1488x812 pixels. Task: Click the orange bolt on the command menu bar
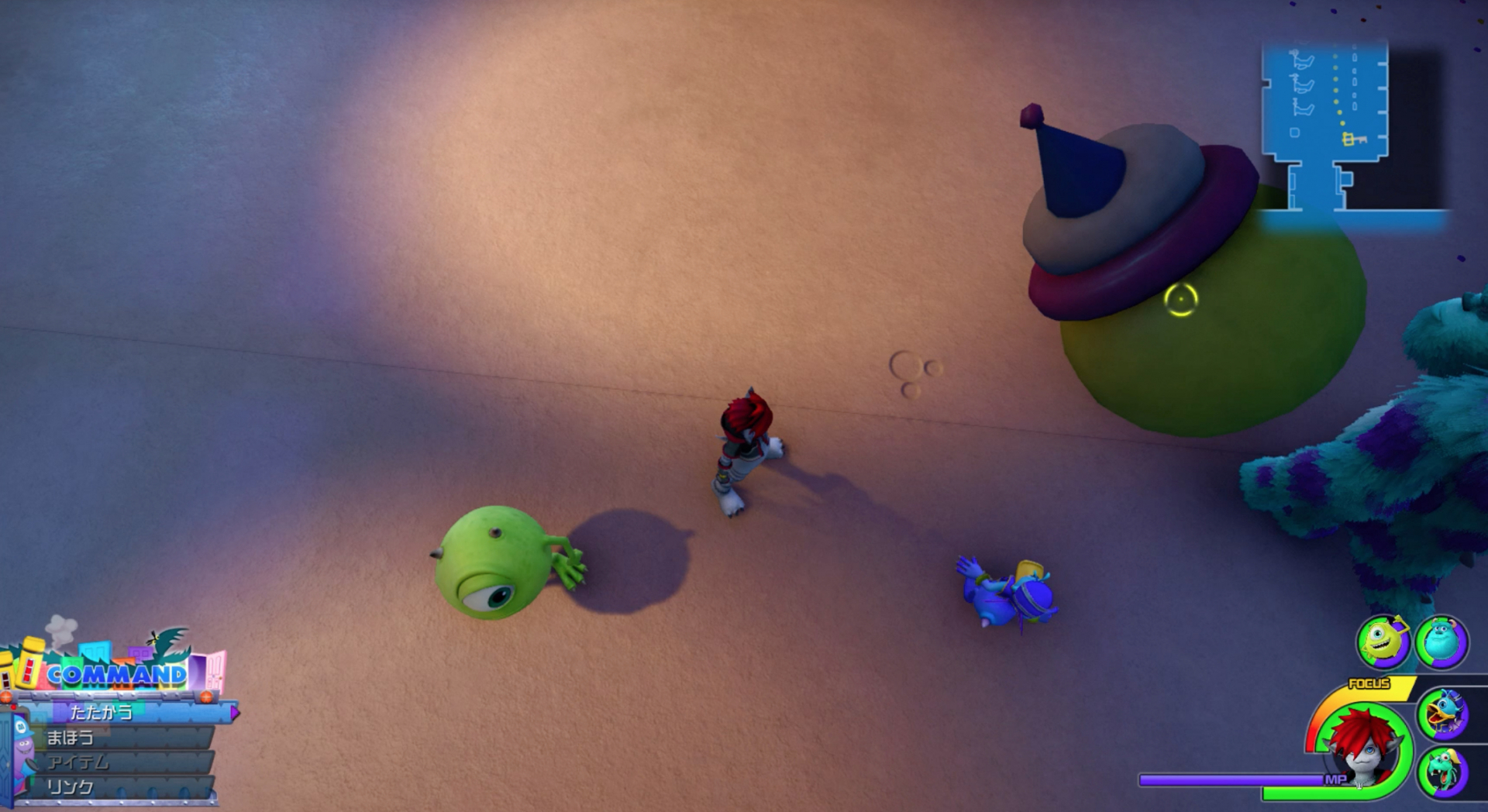pos(205,696)
